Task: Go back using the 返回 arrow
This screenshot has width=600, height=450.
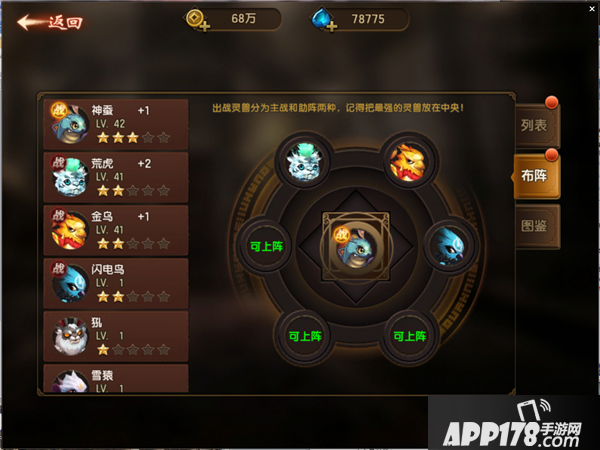Action: click(48, 21)
